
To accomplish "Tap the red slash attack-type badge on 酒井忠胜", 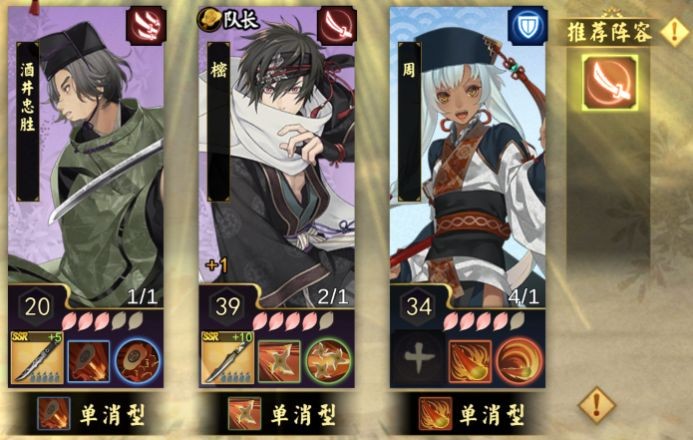I will (x=145, y=24).
